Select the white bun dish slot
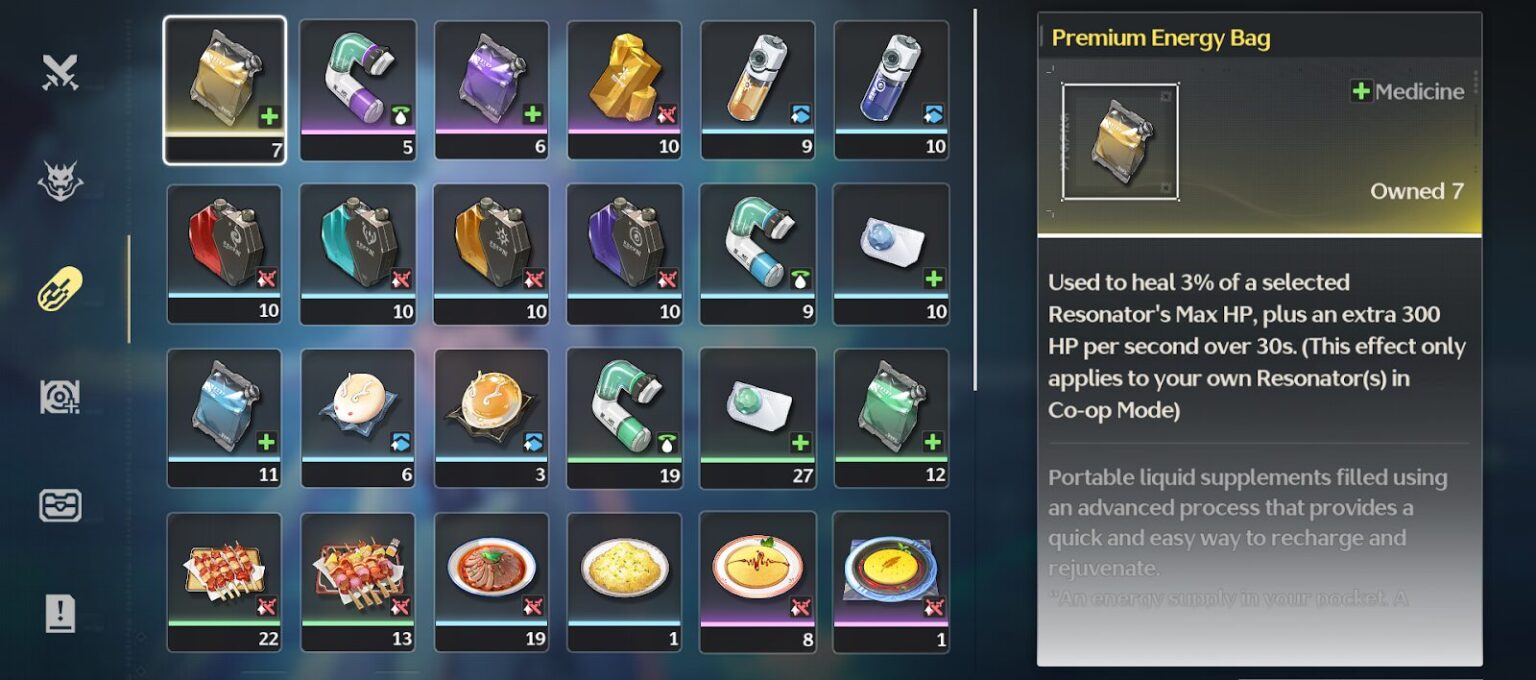1536x680 pixels. click(x=358, y=416)
